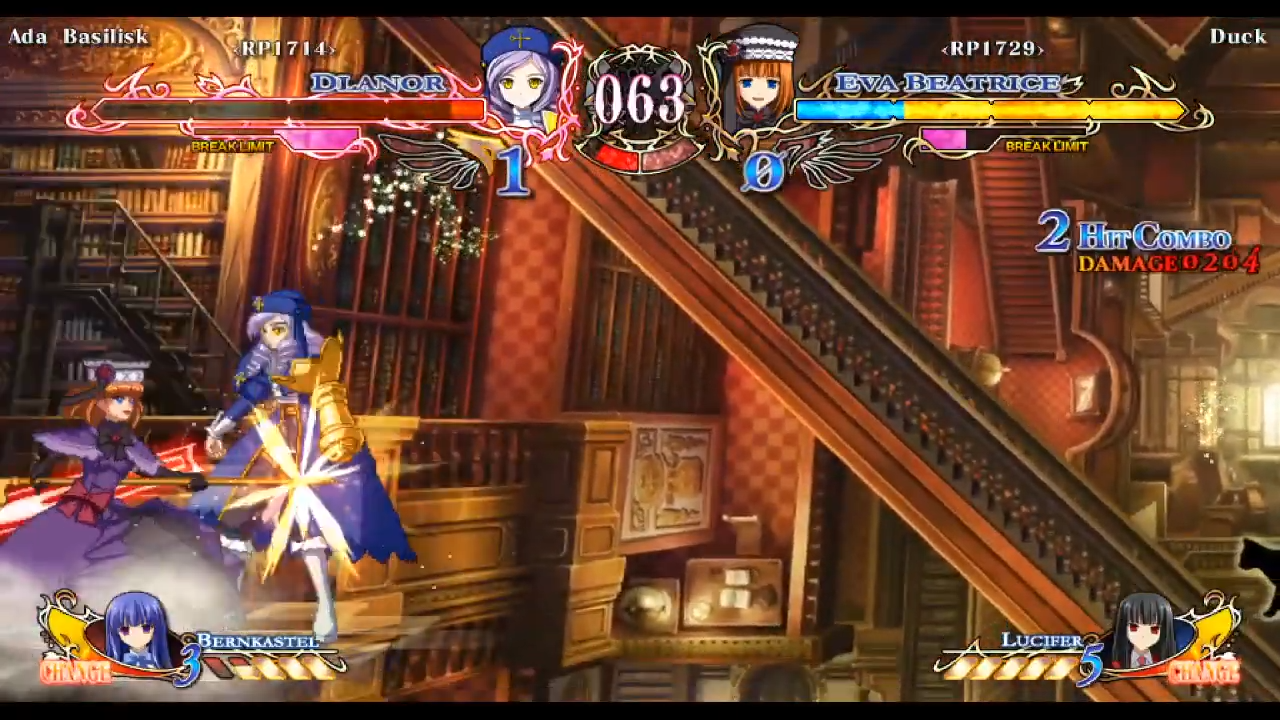1280x720 pixels.
Task: Click the beret icon on Dlanor's portrait
Action: (x=520, y=40)
